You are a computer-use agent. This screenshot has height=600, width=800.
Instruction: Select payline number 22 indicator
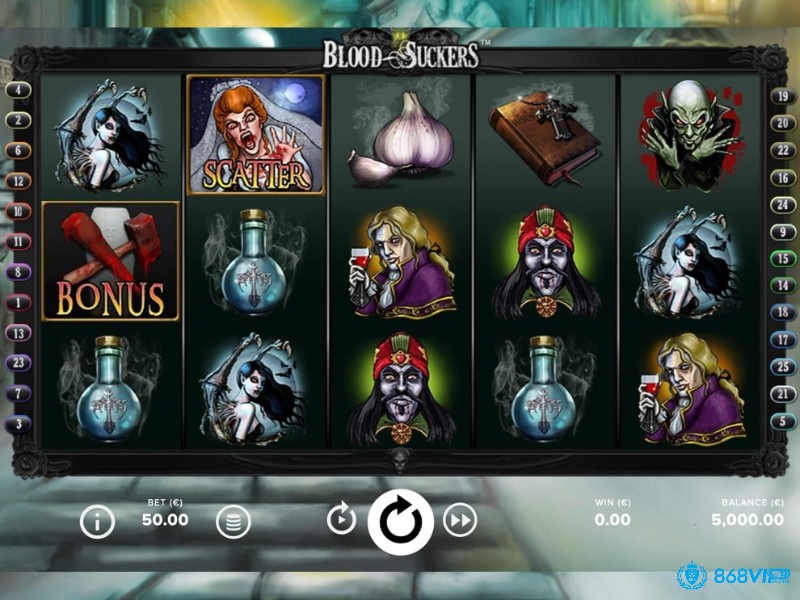point(781,150)
